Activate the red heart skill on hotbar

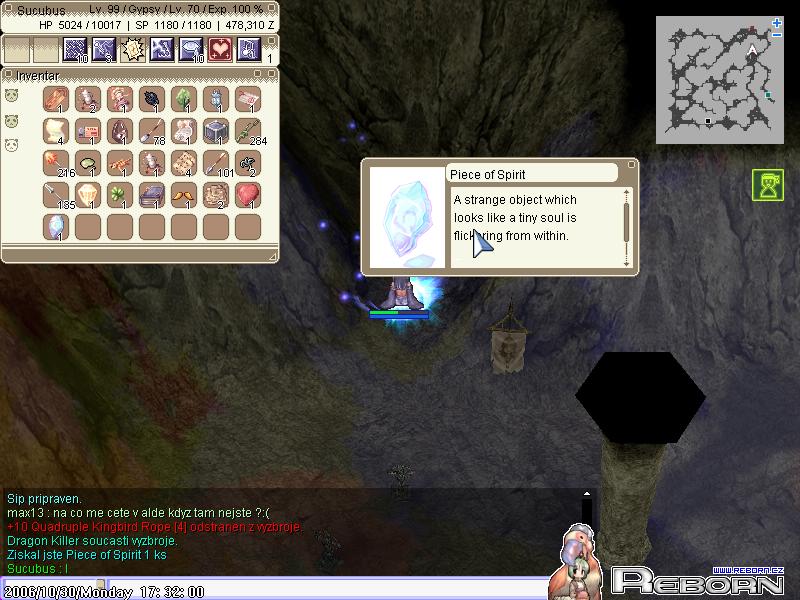coord(219,49)
